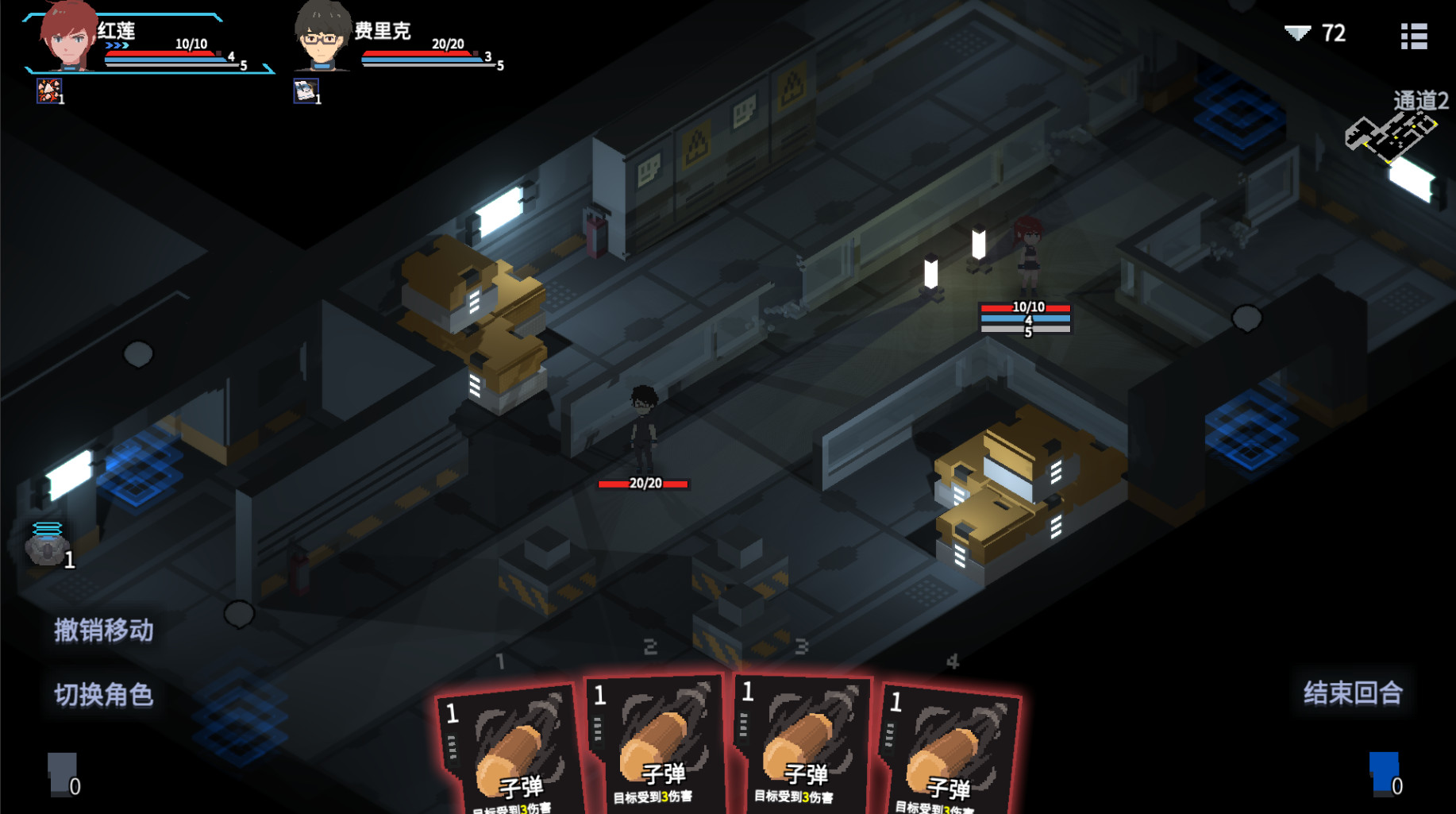Select the grey armor item icon
This screenshot has width=1456, height=814.
(47, 545)
